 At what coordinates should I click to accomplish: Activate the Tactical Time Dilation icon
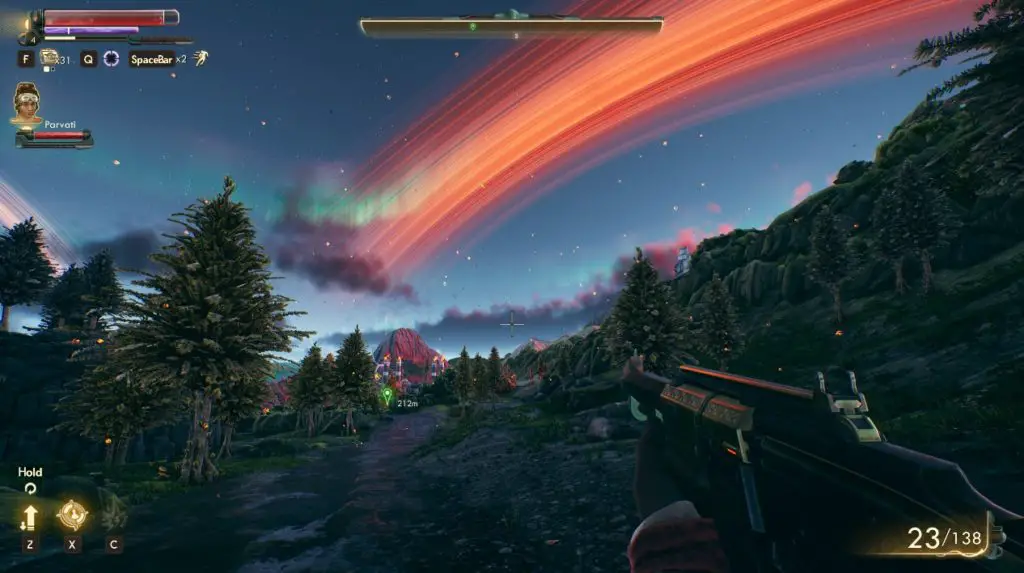[111, 59]
